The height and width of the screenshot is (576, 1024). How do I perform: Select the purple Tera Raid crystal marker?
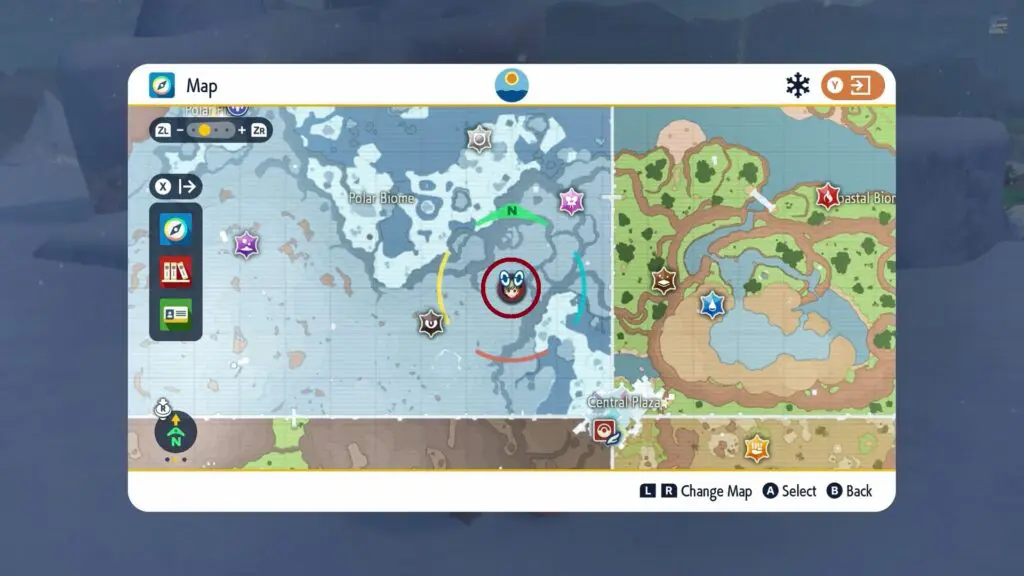(246, 244)
